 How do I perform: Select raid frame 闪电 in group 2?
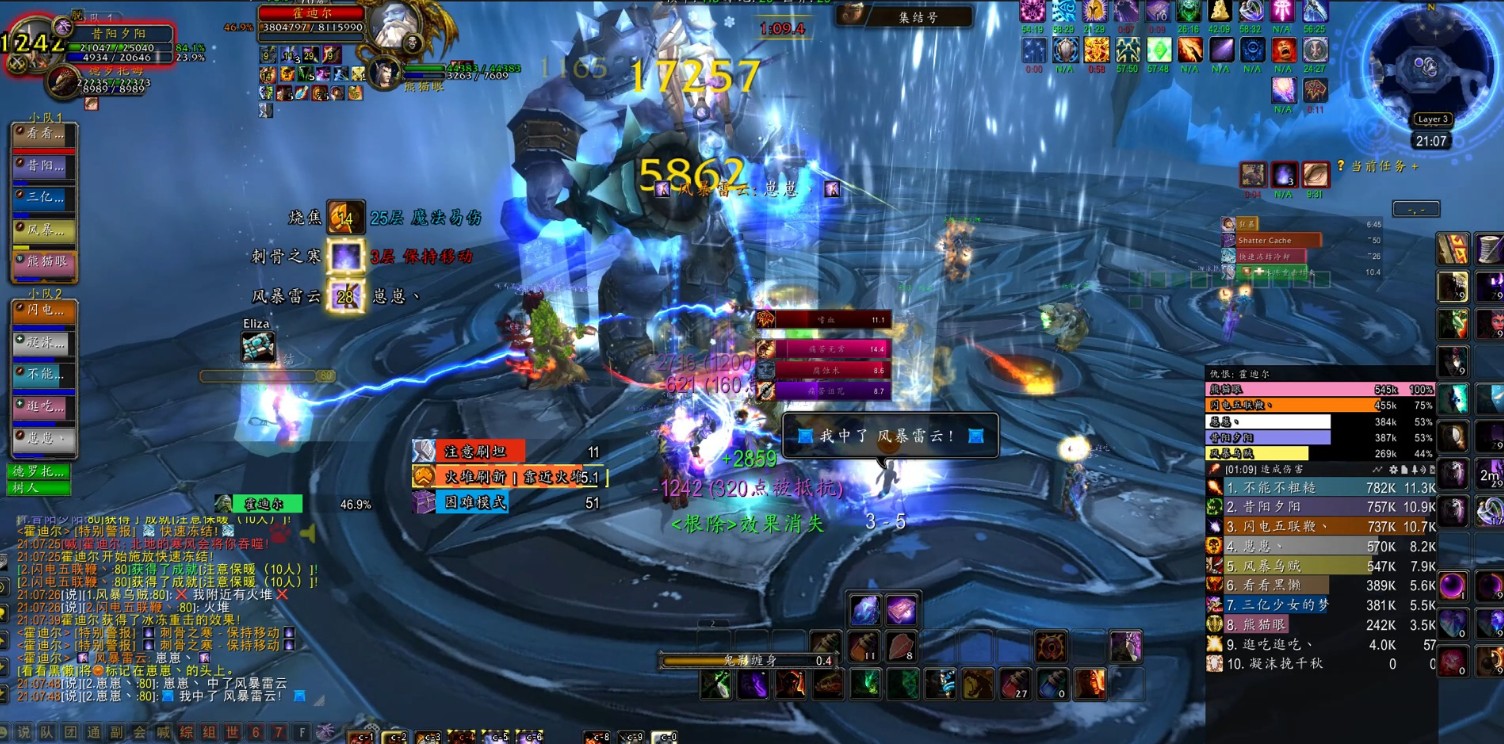coord(43,312)
